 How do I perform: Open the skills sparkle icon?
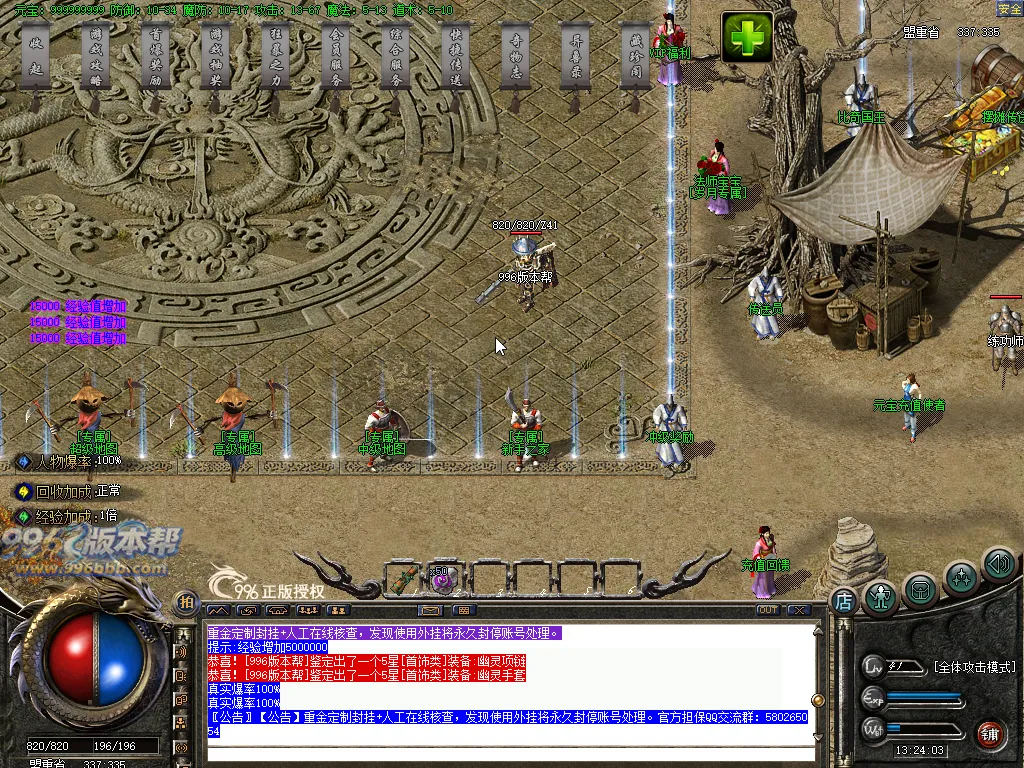pos(961,577)
